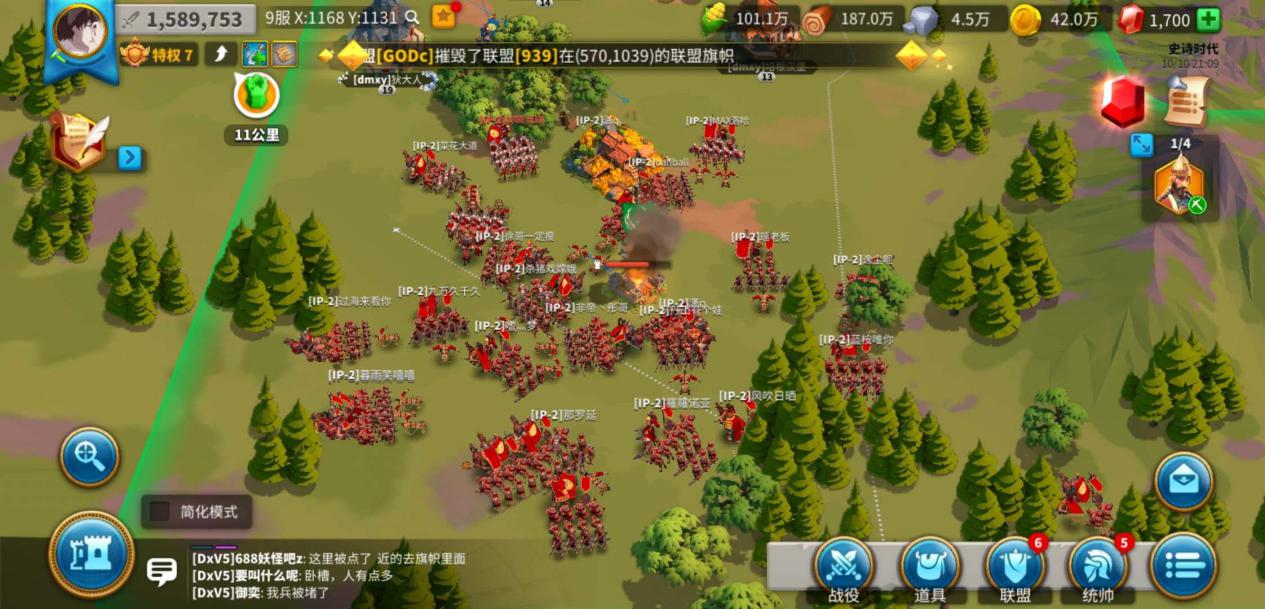Open the map search magnifier button
Viewport: 1265px width, 609px height.
(90, 457)
